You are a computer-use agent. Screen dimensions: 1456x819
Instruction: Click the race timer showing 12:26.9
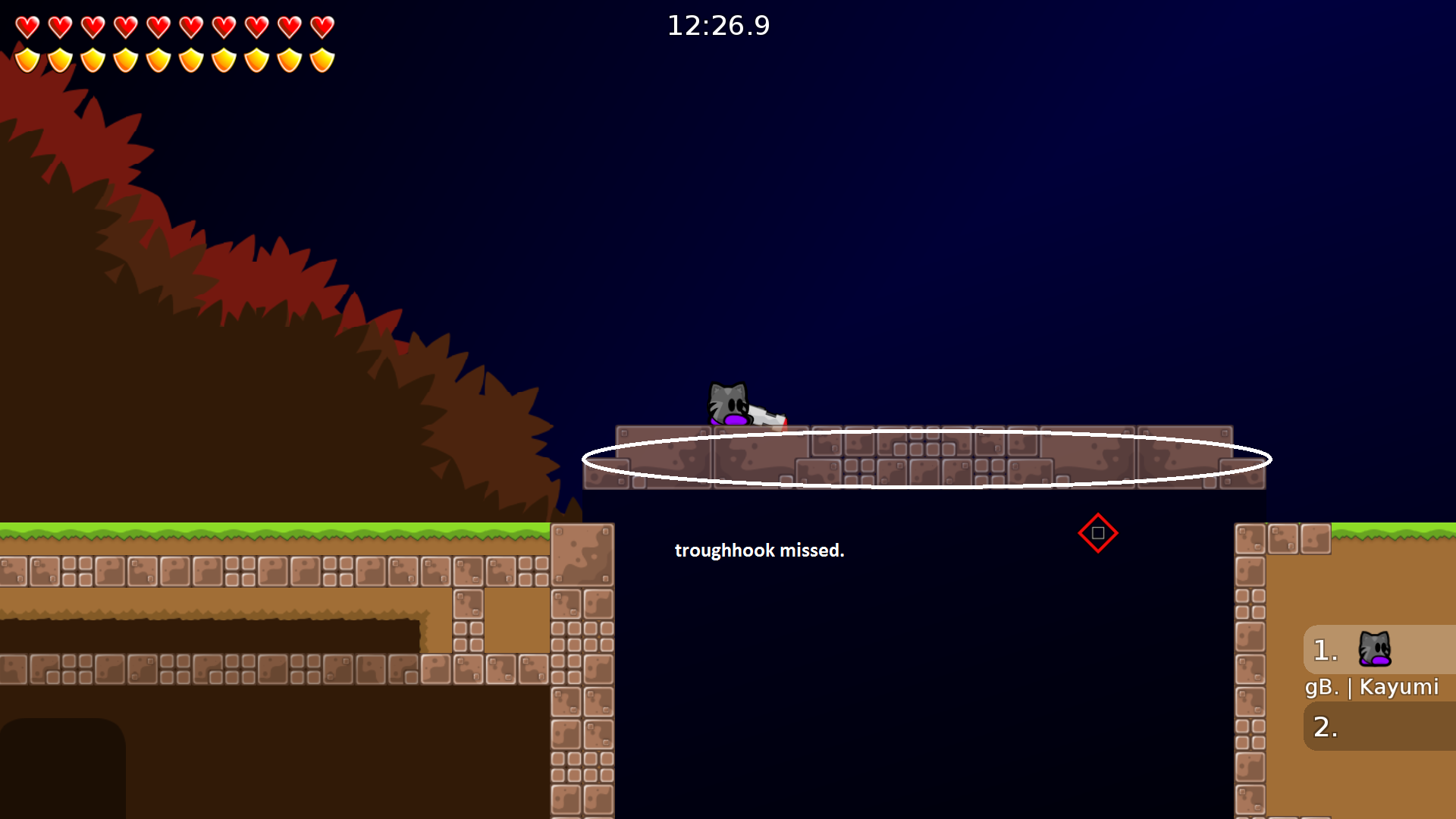(x=718, y=25)
